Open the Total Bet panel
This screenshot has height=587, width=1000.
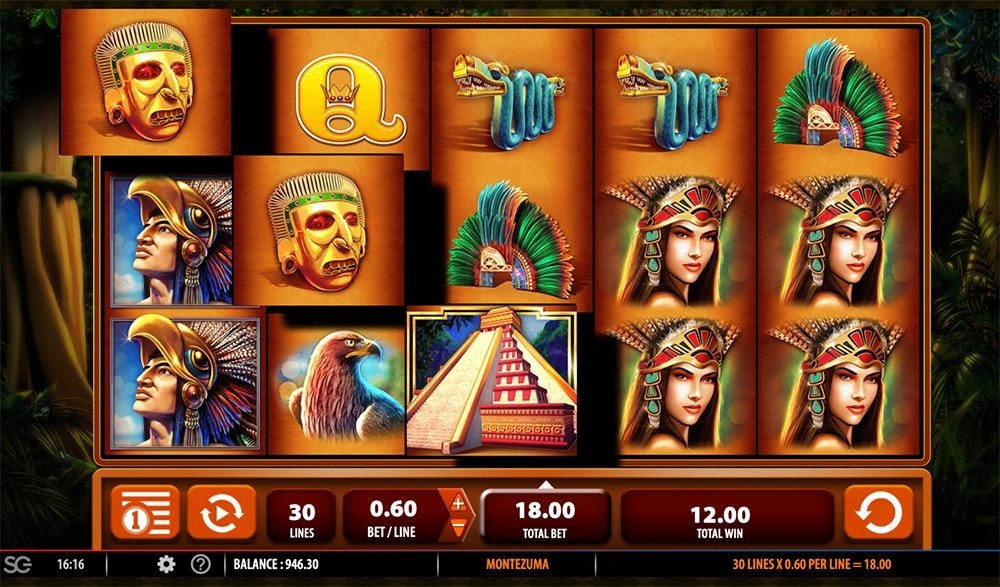[545, 516]
